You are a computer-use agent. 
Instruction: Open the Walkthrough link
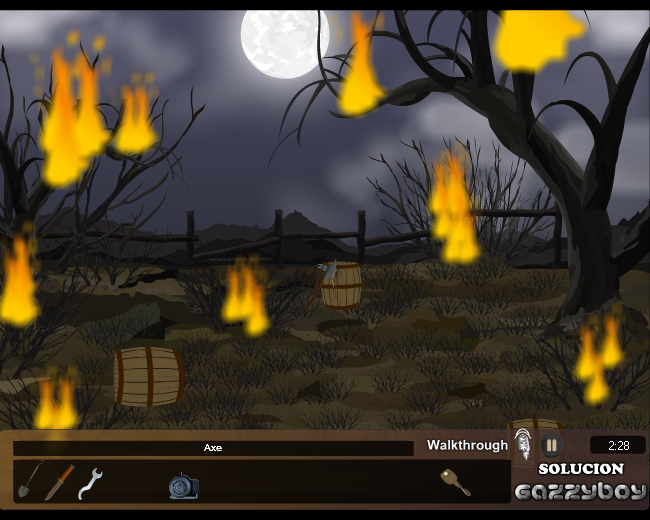[467, 445]
